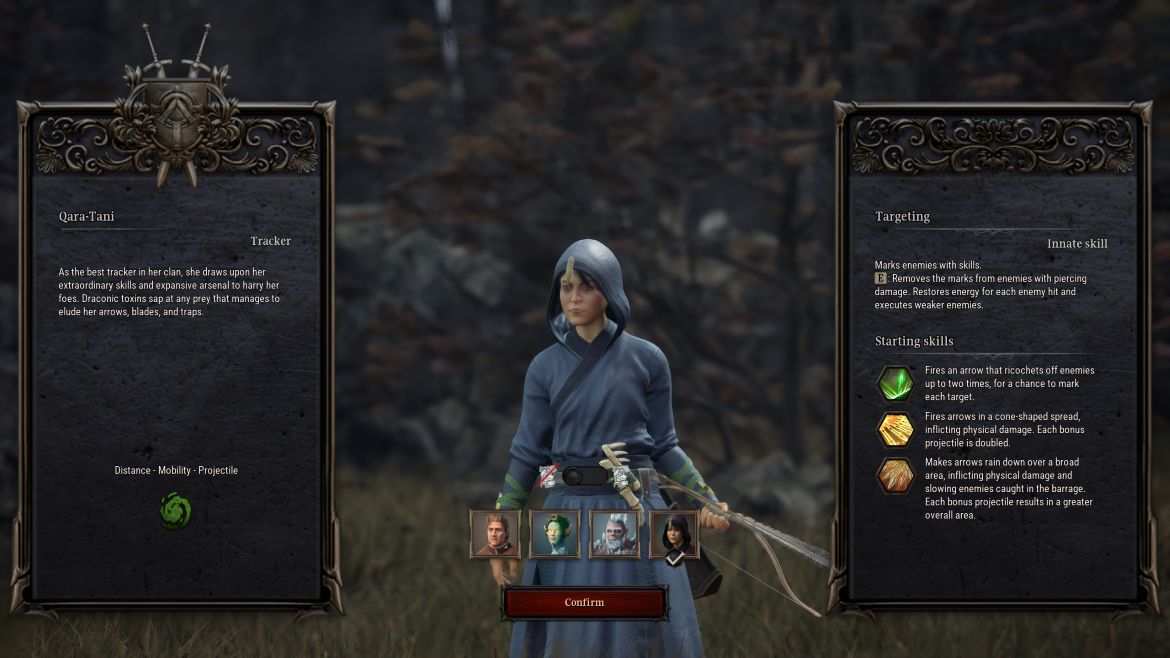Click the cone-spread arrows skill icon
This screenshot has width=1170, height=658.
pyautogui.click(x=895, y=429)
